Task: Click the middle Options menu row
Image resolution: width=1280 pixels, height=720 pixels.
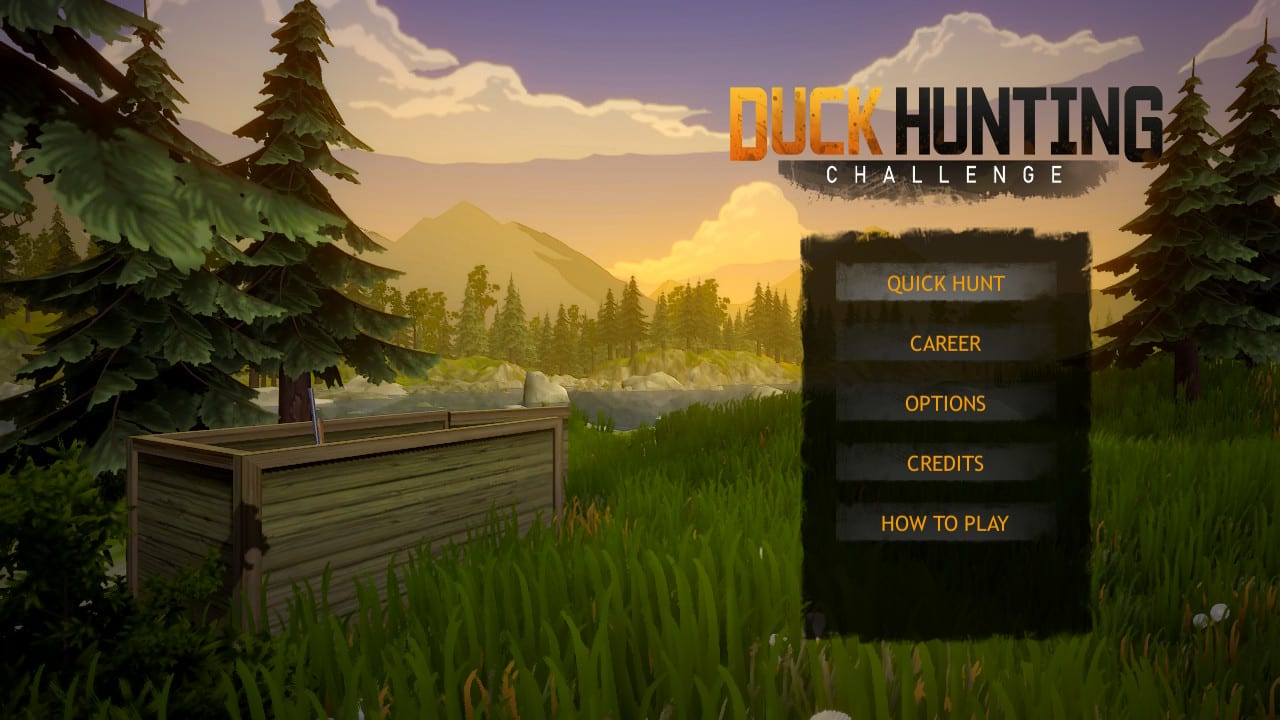Action: click(946, 403)
